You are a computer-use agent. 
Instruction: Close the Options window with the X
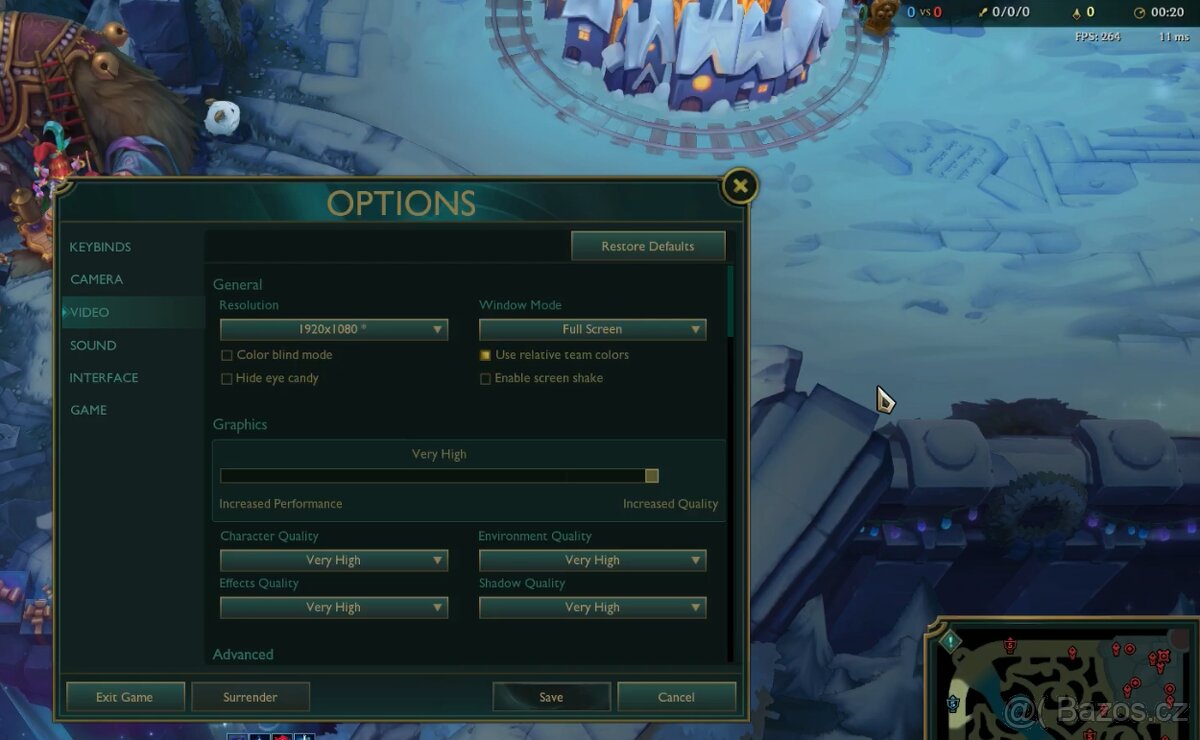tap(739, 186)
